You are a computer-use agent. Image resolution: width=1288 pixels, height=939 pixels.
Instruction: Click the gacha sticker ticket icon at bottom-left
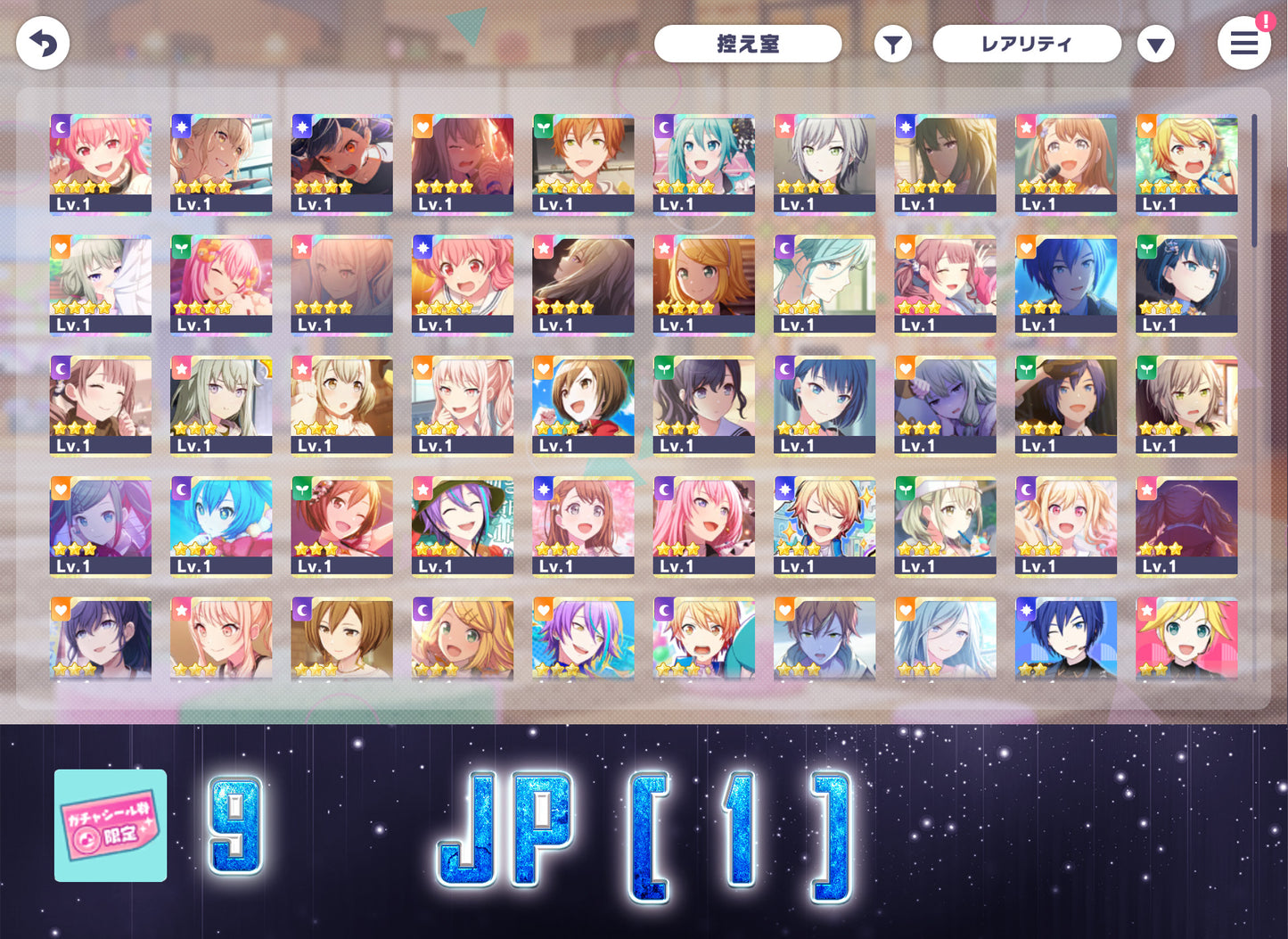[109, 825]
